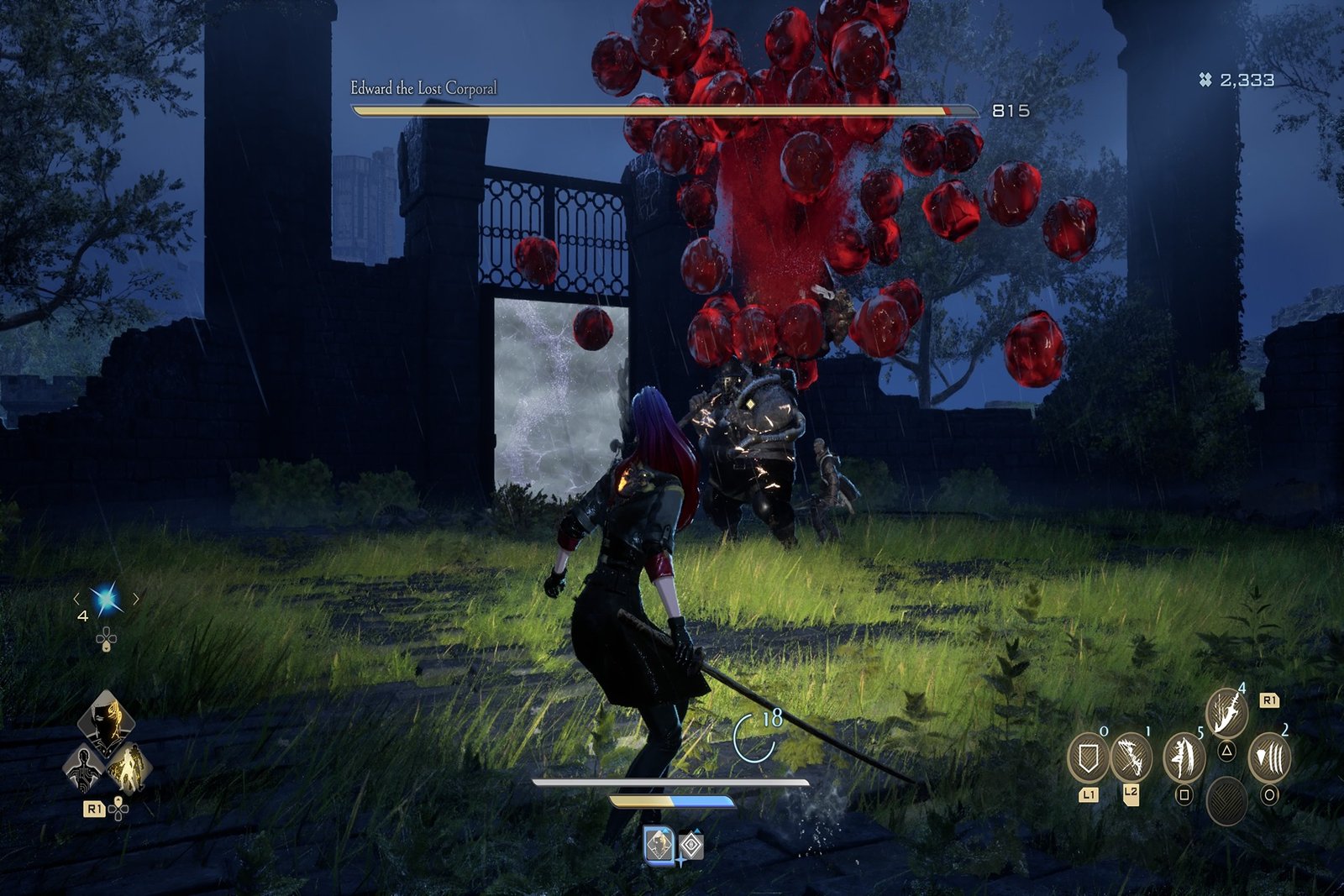Image resolution: width=1344 pixels, height=896 pixels.
Task: Click the acrobatic attack skill bound to Square
Action: click(x=1184, y=758)
